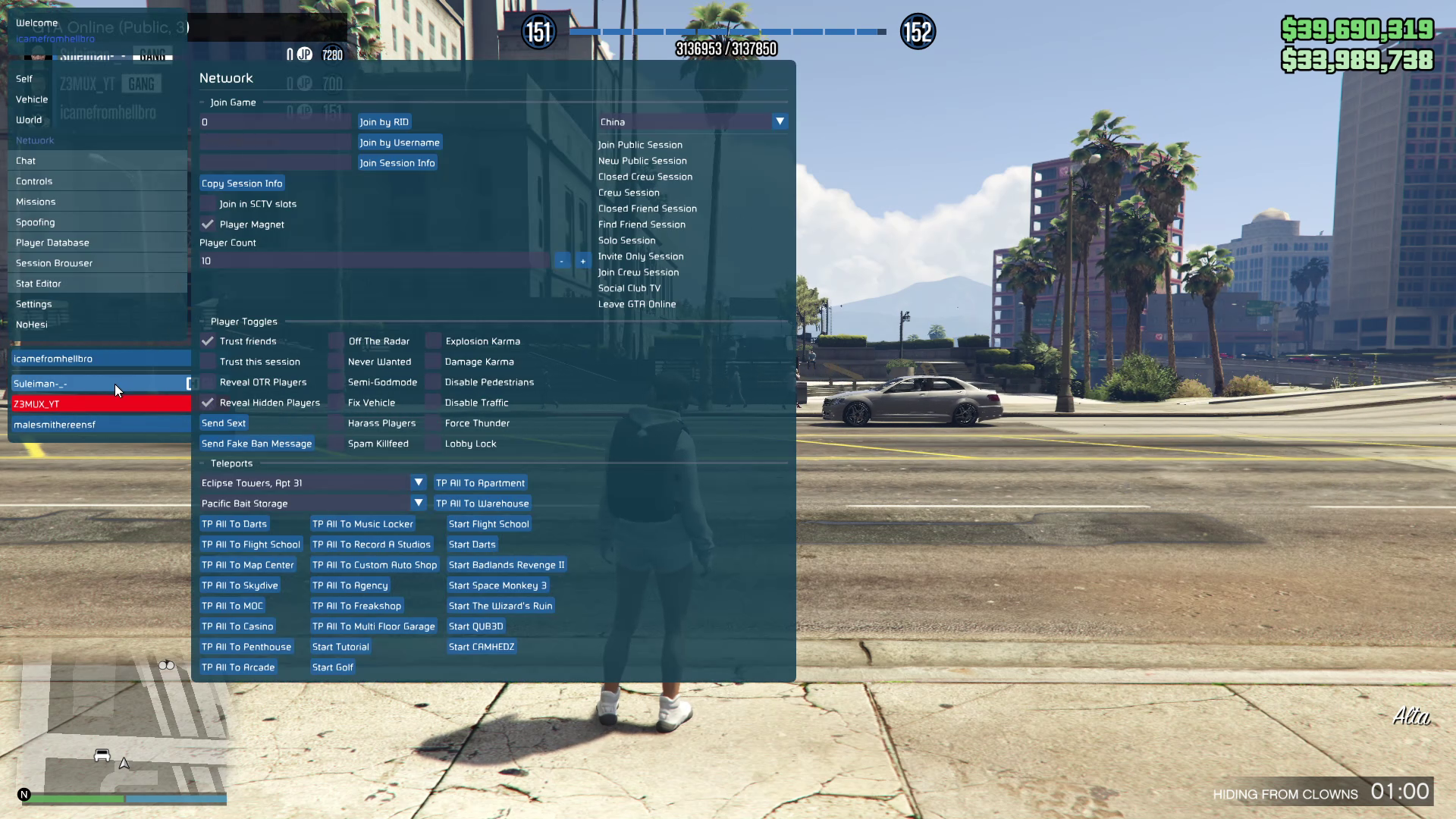Open the Session Browser section
Viewport: 1456px width, 819px height.
(54, 263)
